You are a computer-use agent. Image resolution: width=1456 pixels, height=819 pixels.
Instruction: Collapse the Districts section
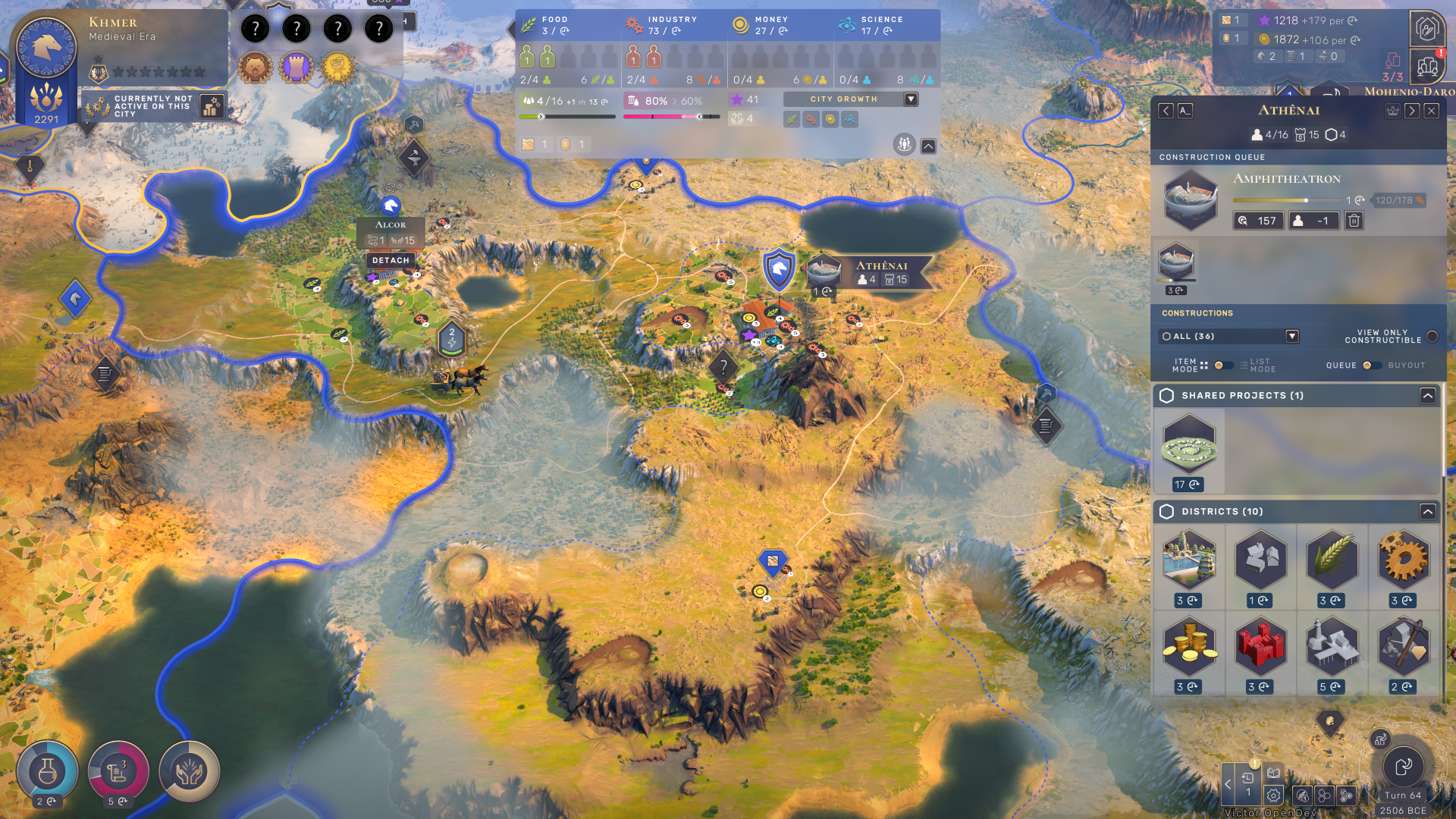point(1427,512)
